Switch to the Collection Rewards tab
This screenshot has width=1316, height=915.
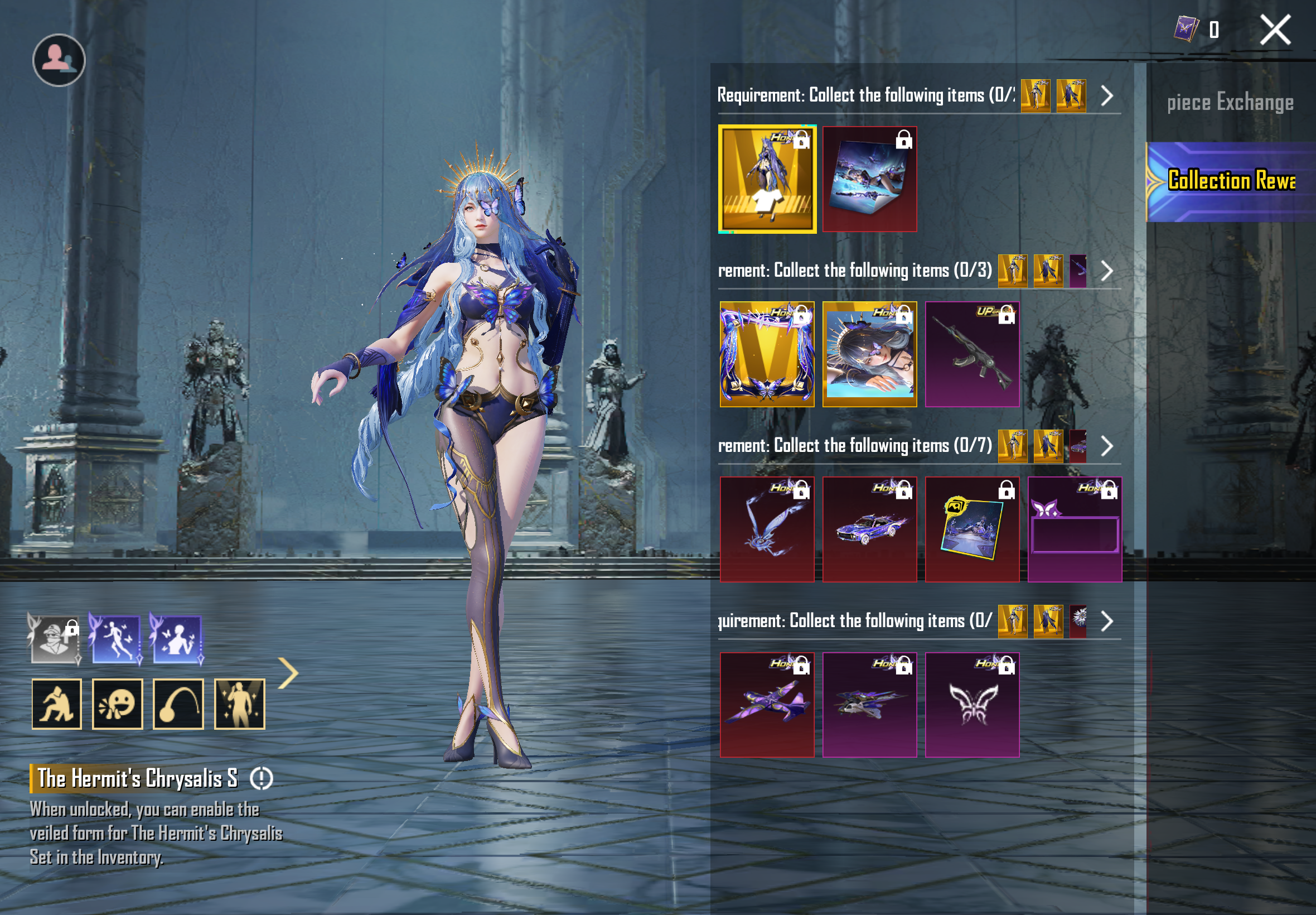click(1231, 181)
